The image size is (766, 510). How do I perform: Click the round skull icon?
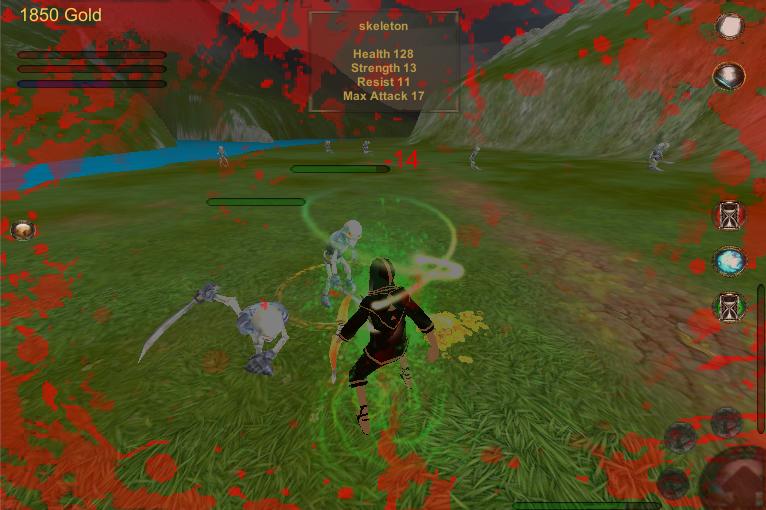click(22, 231)
